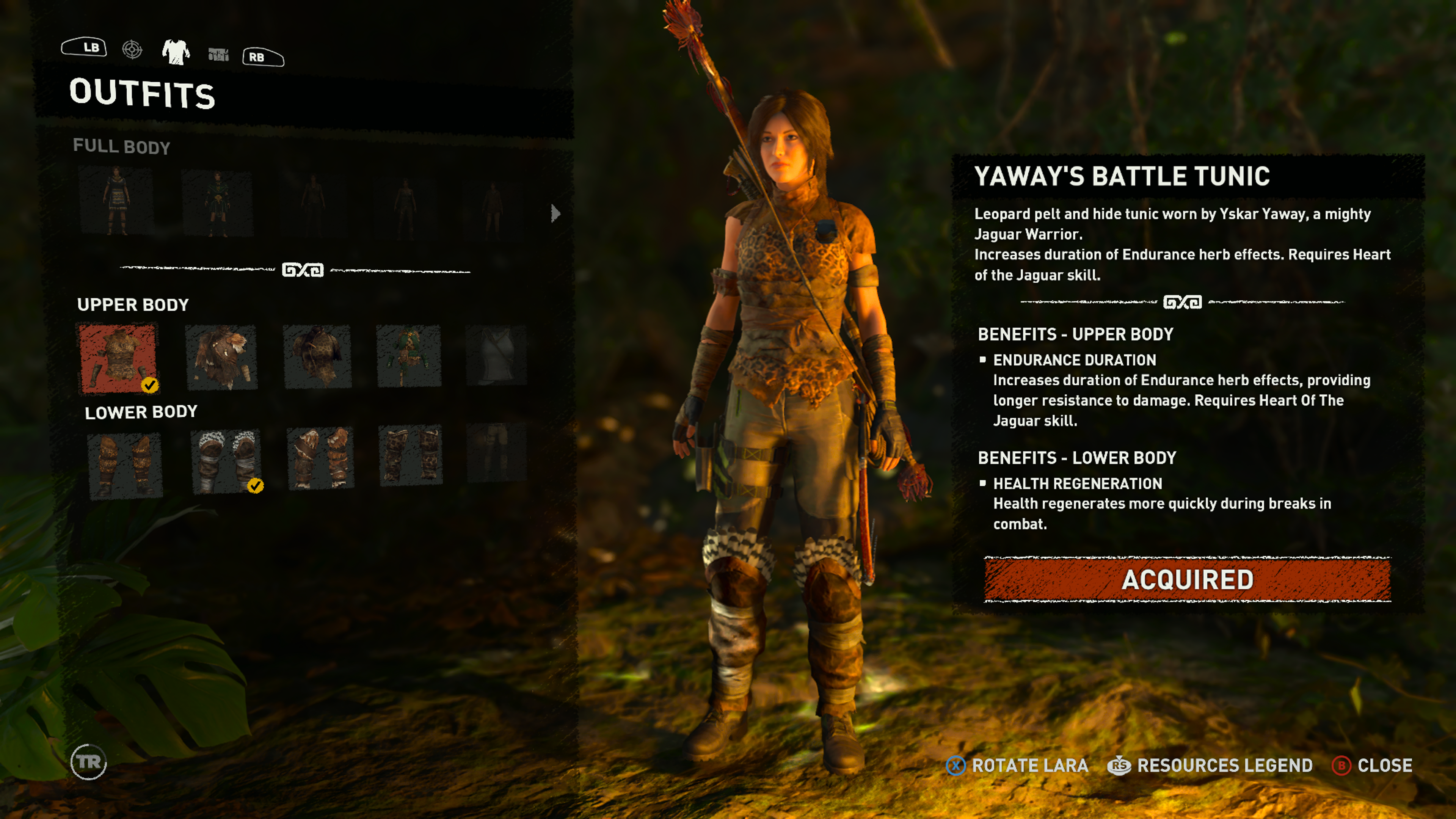Open the grey inventory tab beside the shirt
The image size is (1456, 819).
coord(218,54)
